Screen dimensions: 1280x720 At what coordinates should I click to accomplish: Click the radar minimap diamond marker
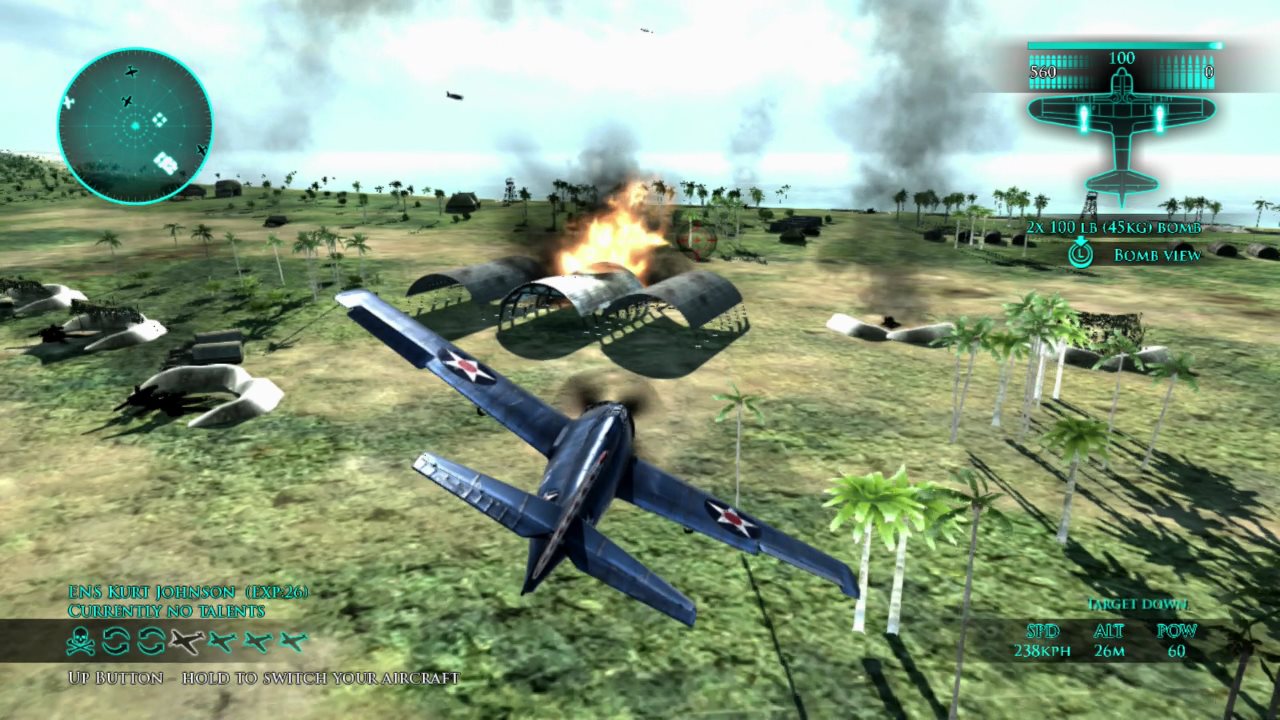[x=158, y=119]
